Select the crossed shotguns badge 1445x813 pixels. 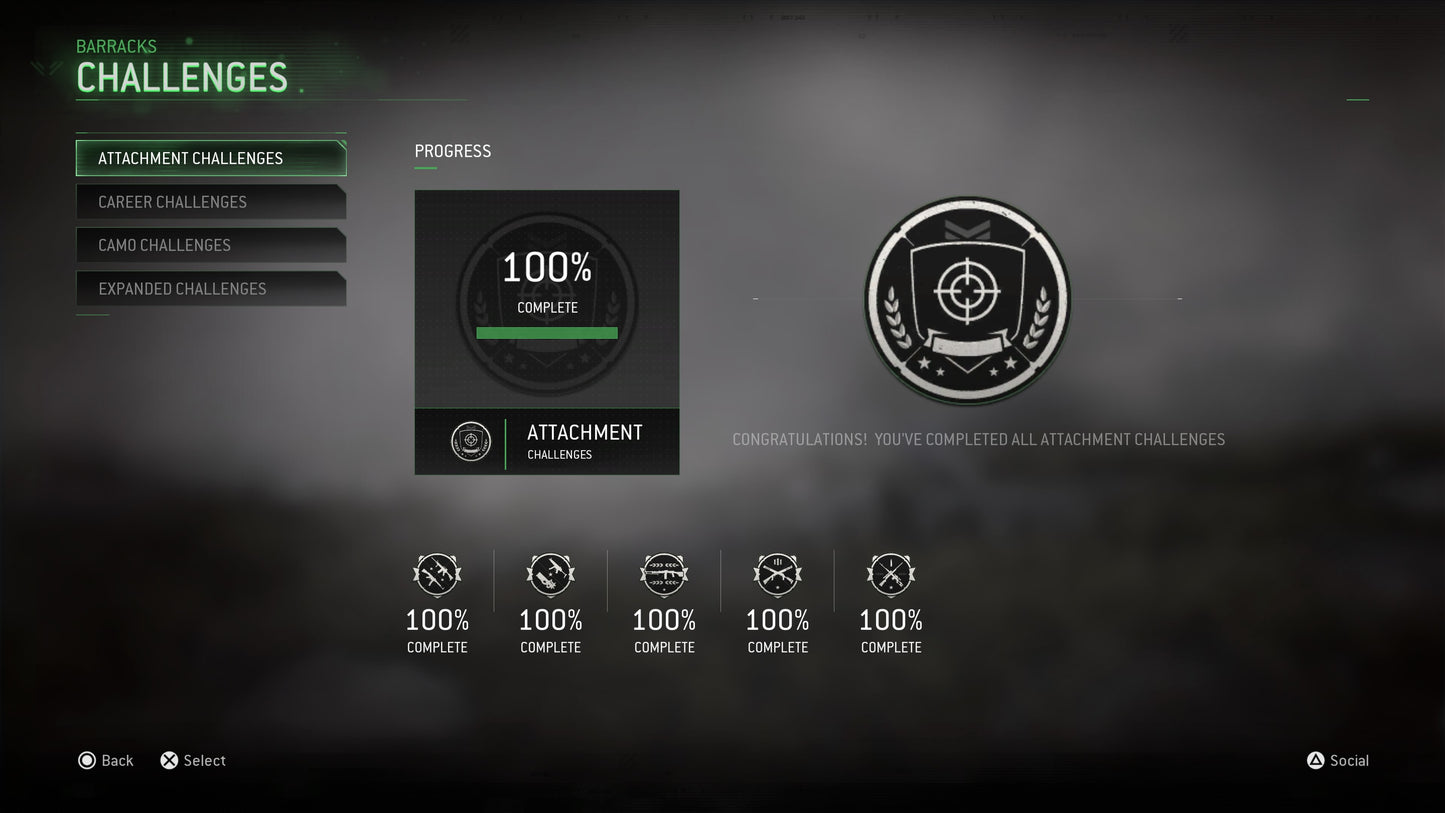point(778,575)
